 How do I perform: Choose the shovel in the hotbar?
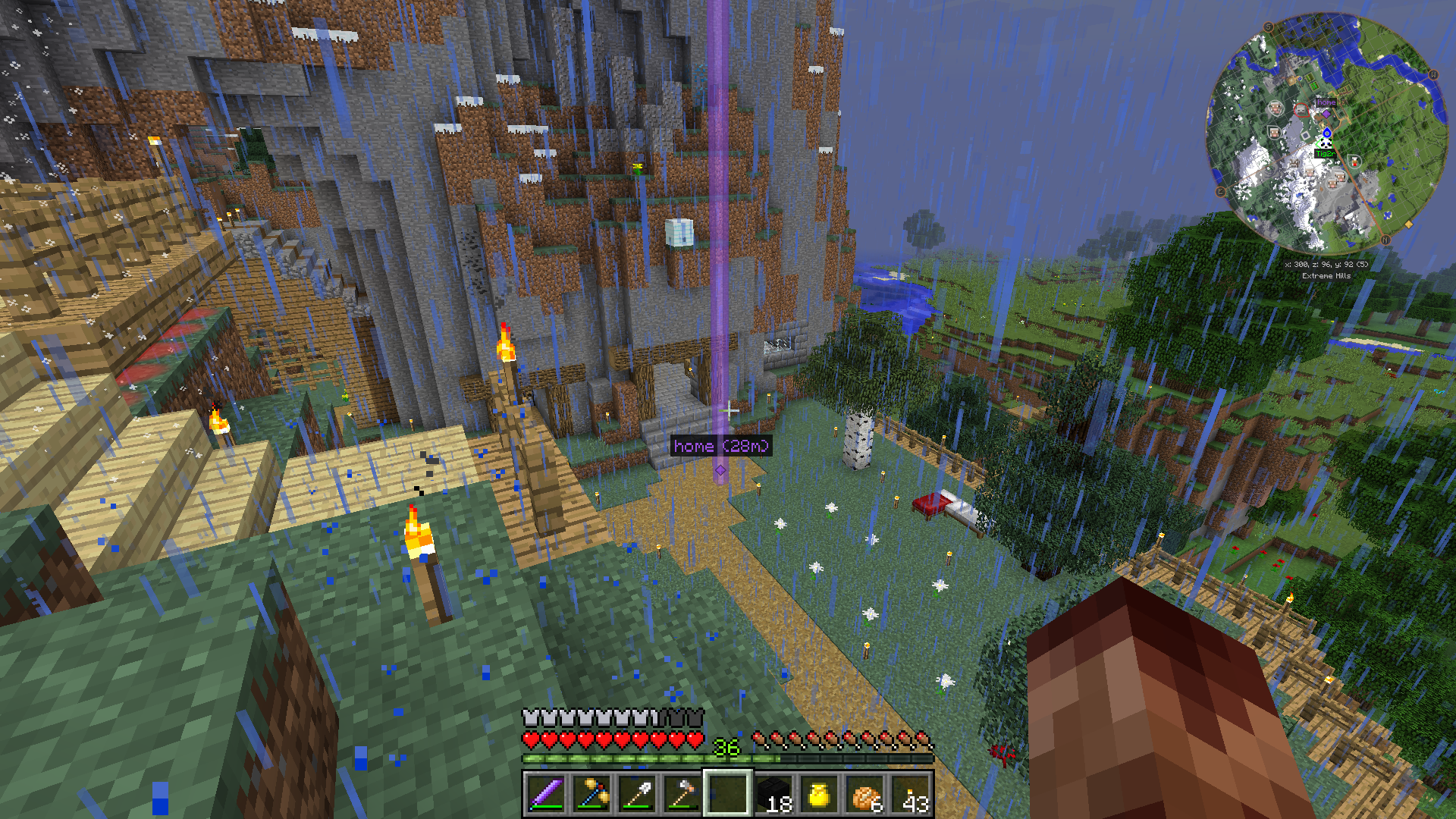[637, 794]
